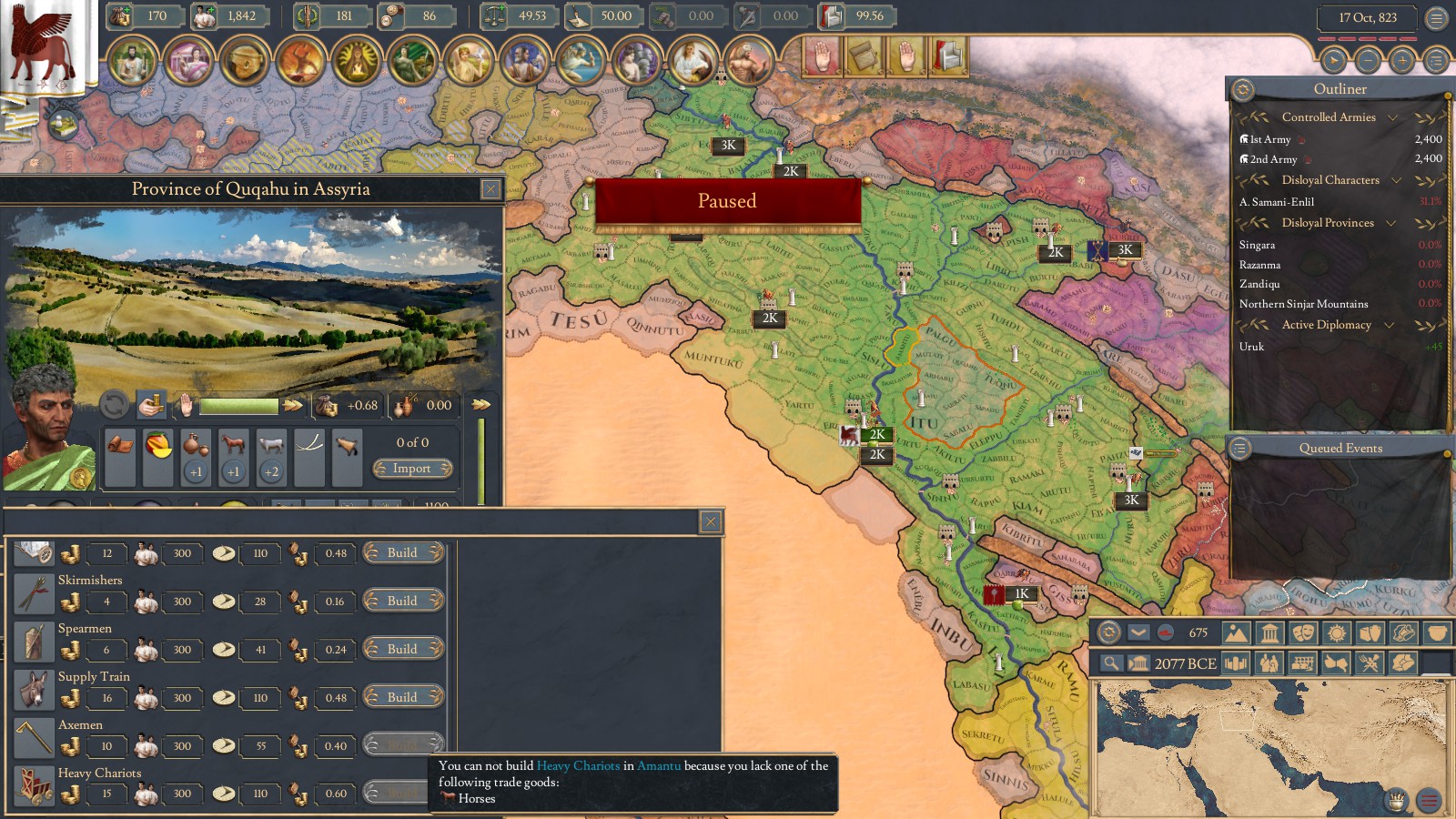Toggle the gear settings icon near the minimap

pos(1107,633)
